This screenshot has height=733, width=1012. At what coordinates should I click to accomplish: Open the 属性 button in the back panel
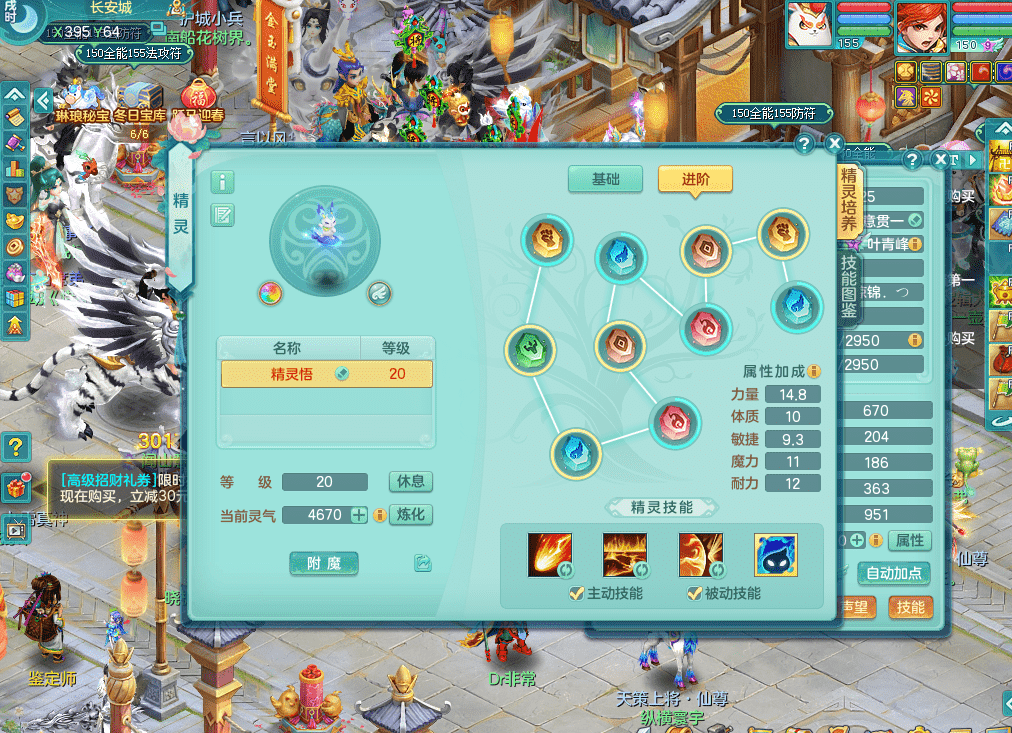coord(909,541)
